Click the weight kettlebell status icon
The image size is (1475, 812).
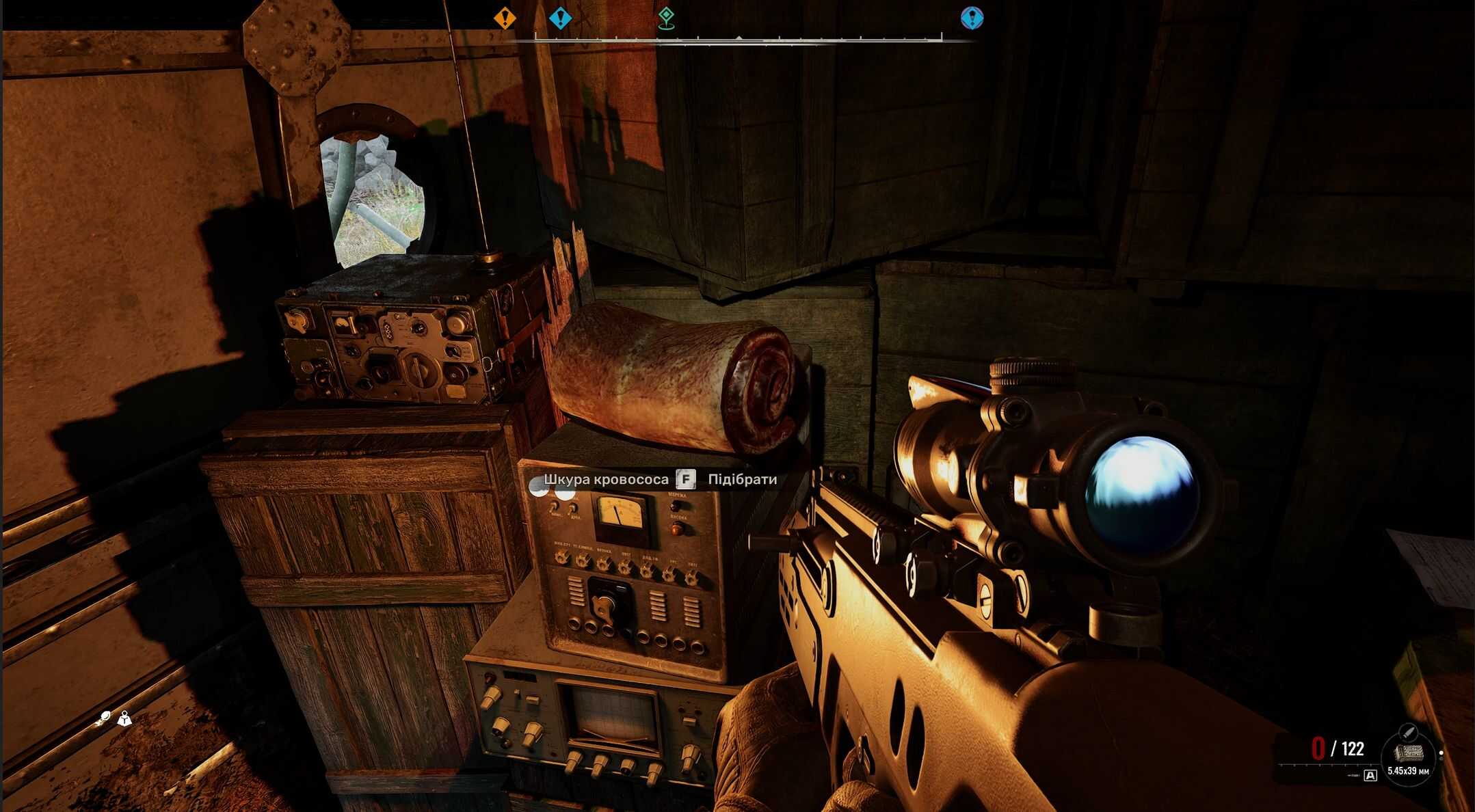click(124, 718)
